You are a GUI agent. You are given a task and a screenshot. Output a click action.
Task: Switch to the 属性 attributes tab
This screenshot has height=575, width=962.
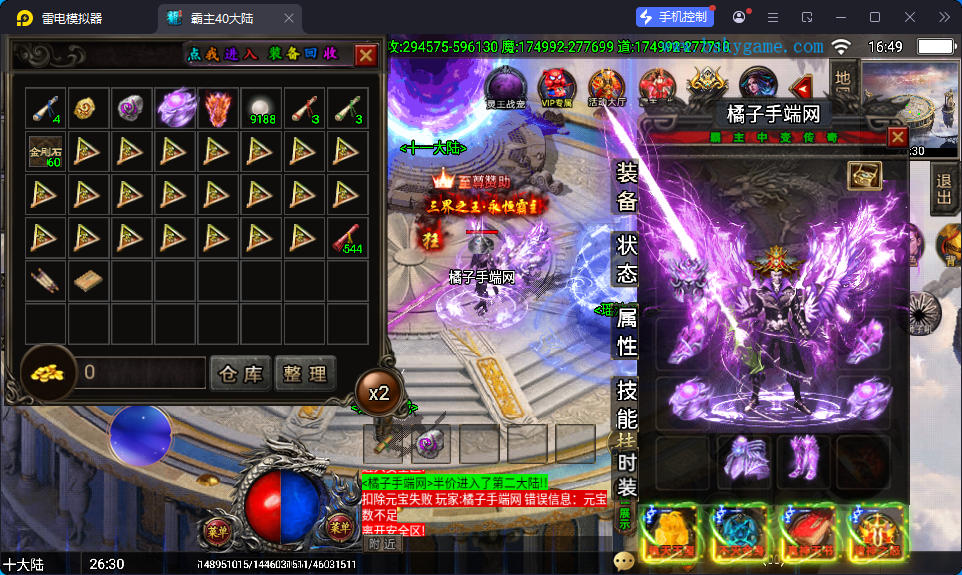(626, 332)
